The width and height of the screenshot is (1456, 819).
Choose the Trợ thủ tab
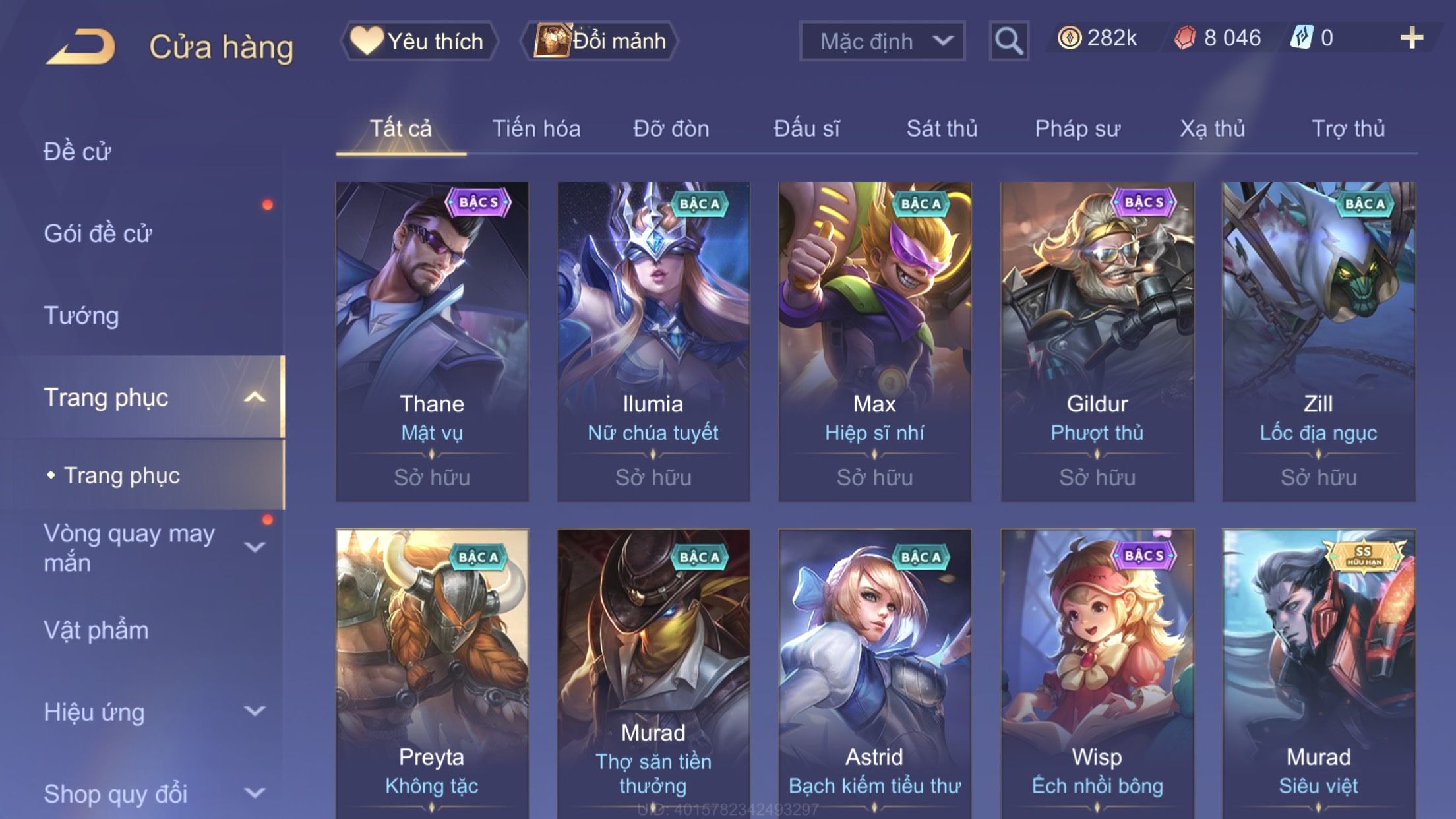pyautogui.click(x=1347, y=129)
